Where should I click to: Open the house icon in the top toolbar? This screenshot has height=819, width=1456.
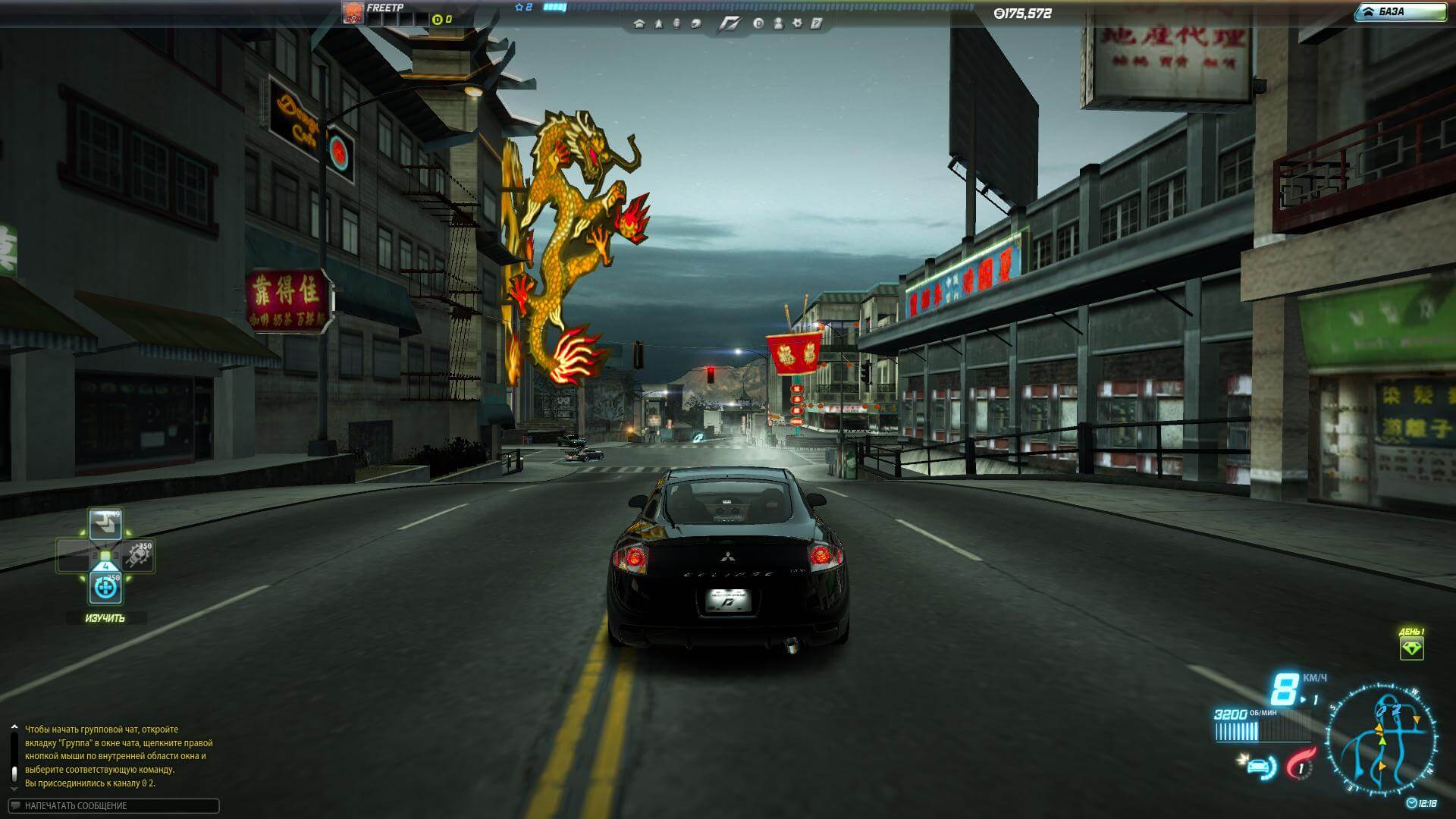639,24
